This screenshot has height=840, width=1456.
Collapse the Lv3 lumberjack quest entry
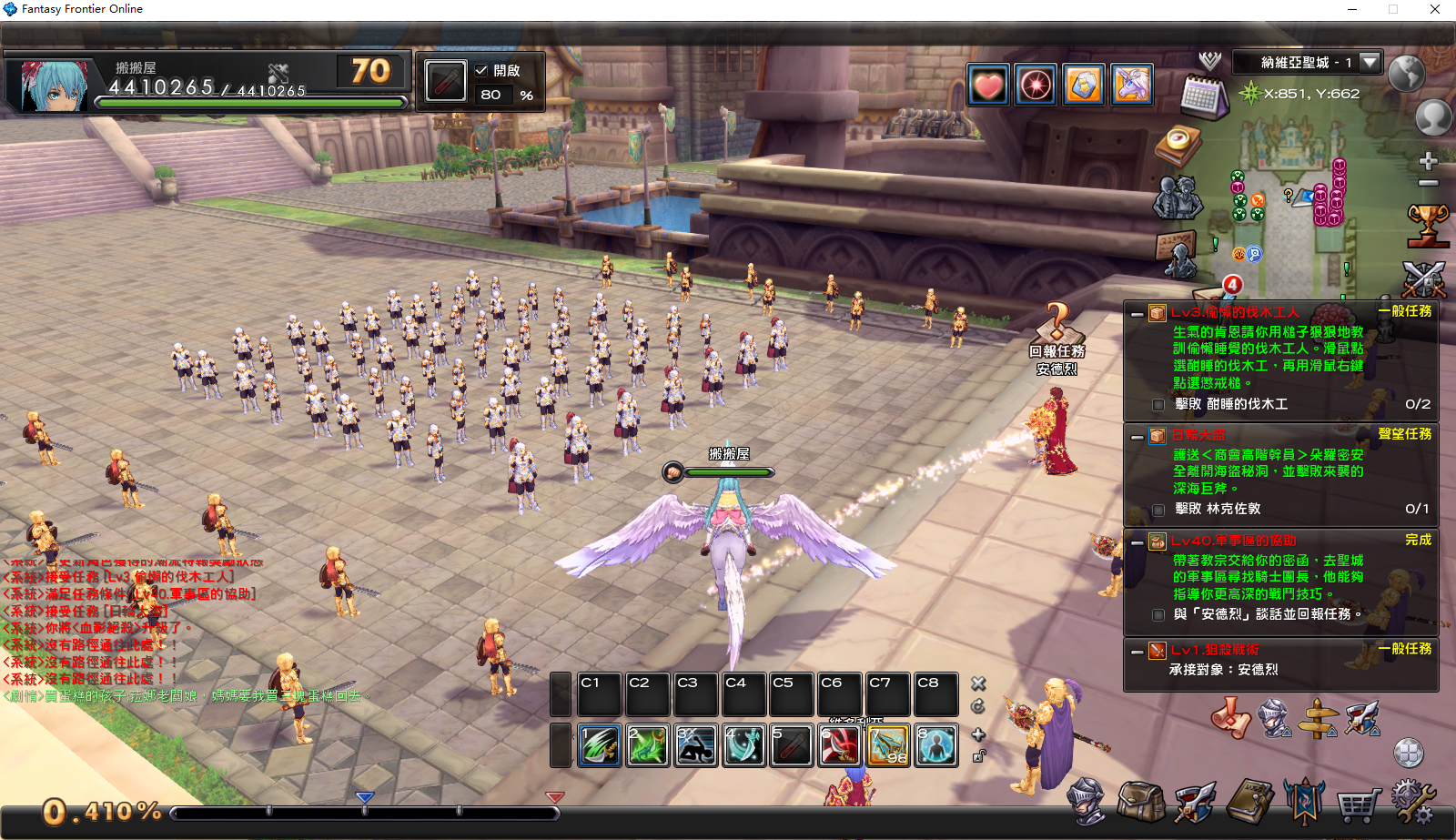(1137, 314)
